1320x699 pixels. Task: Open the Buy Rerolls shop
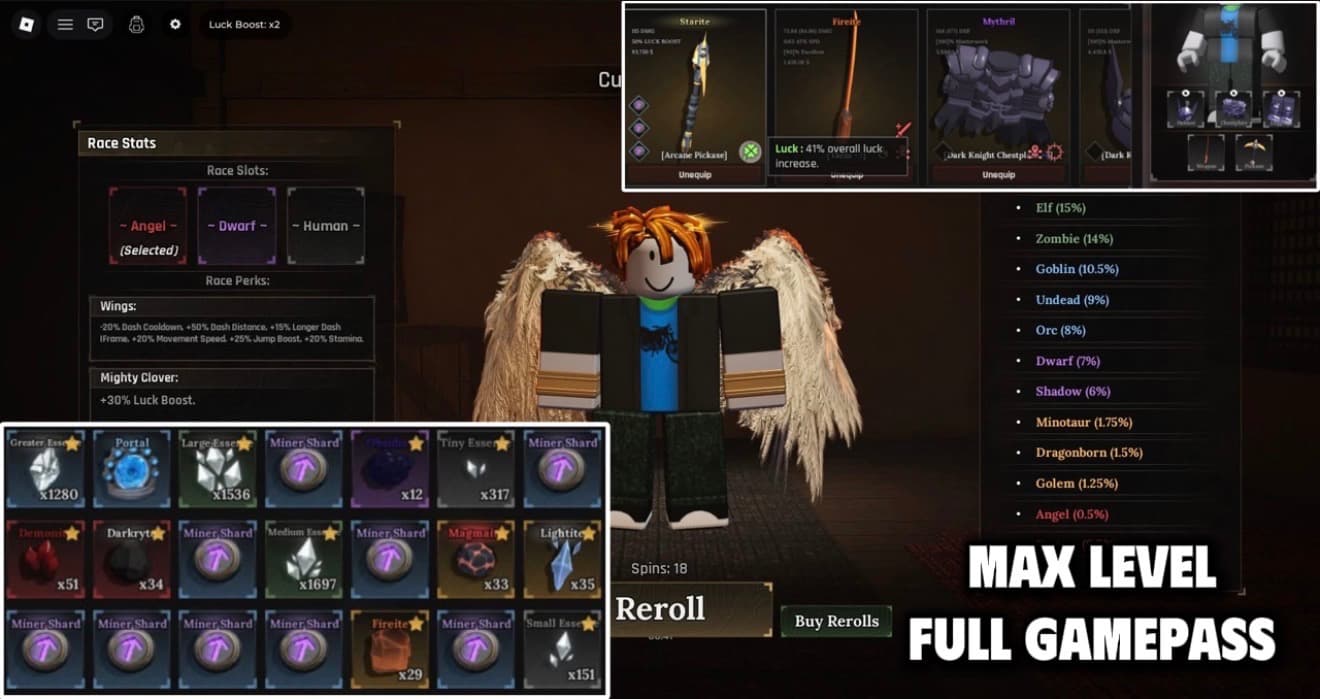pyautogui.click(x=836, y=621)
